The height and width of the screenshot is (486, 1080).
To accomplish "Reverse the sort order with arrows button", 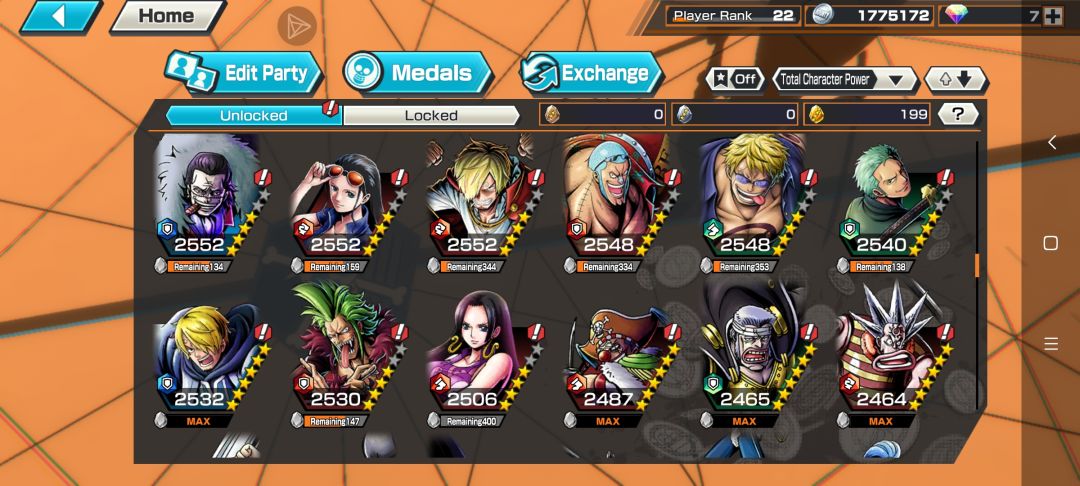I will pyautogui.click(x=955, y=79).
